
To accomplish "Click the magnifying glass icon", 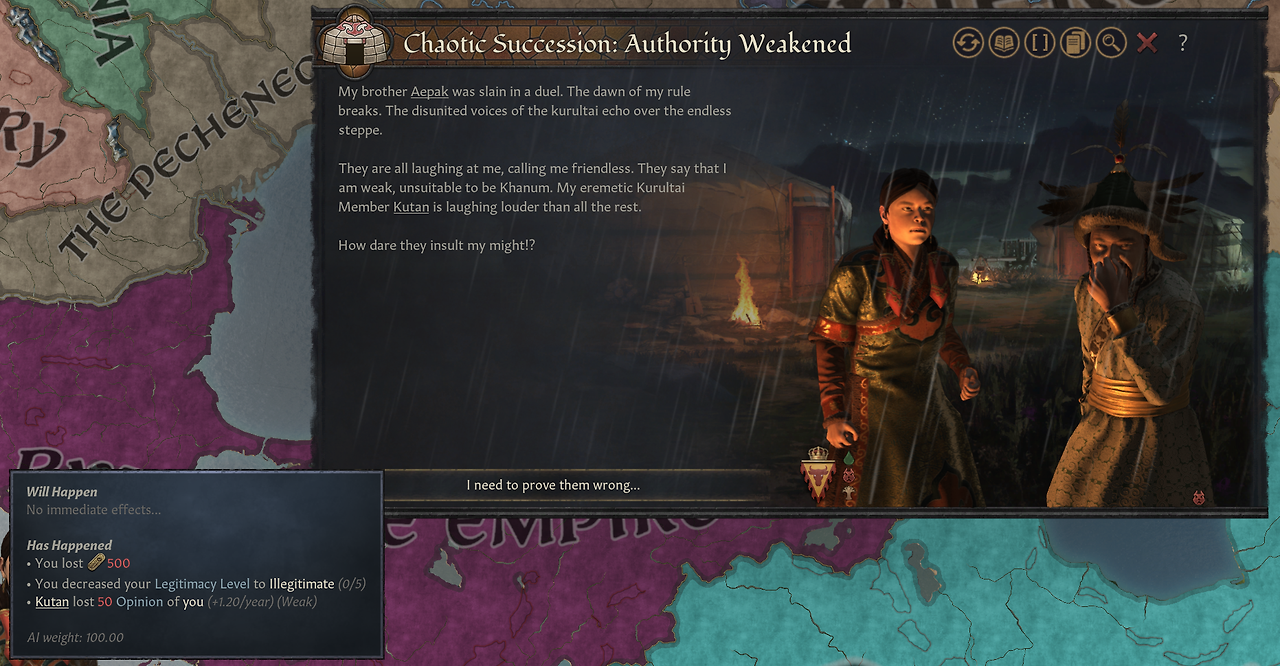I will coord(1111,43).
